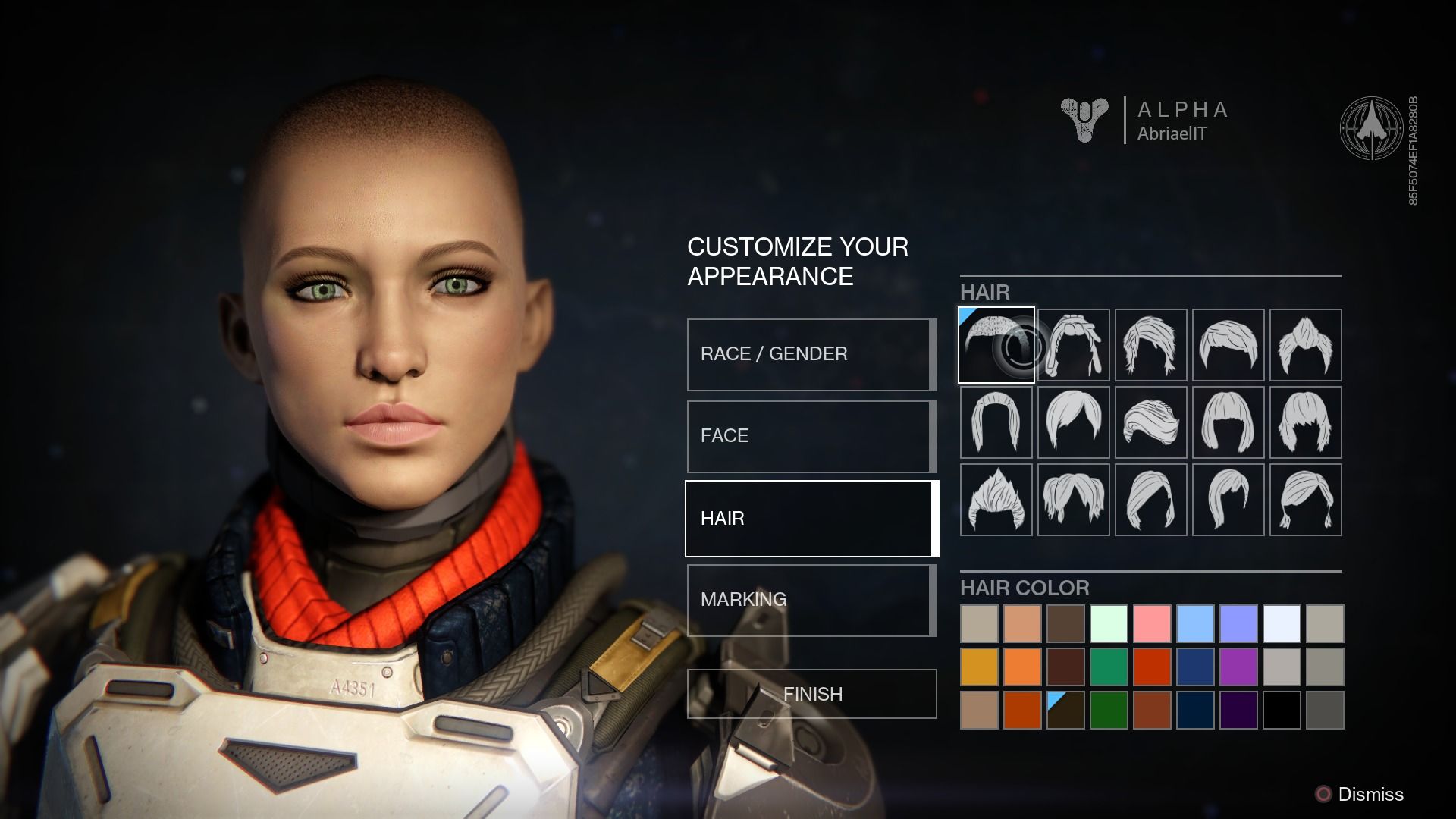The width and height of the screenshot is (1456, 819).
Task: Open the RACE / GENDER category
Action: pos(810,353)
